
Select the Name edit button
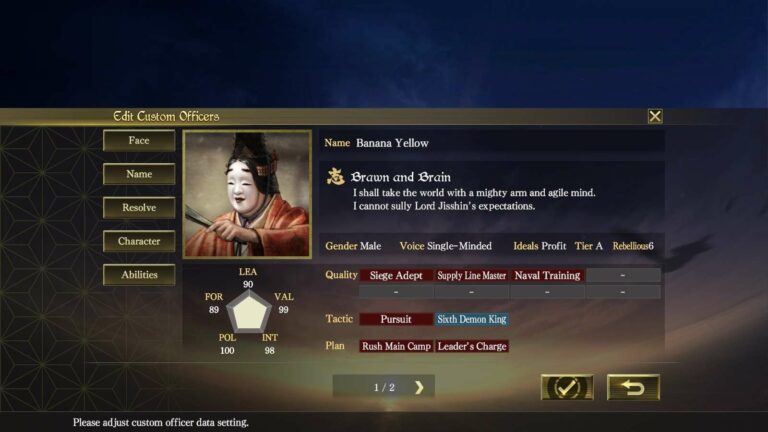tap(139, 174)
